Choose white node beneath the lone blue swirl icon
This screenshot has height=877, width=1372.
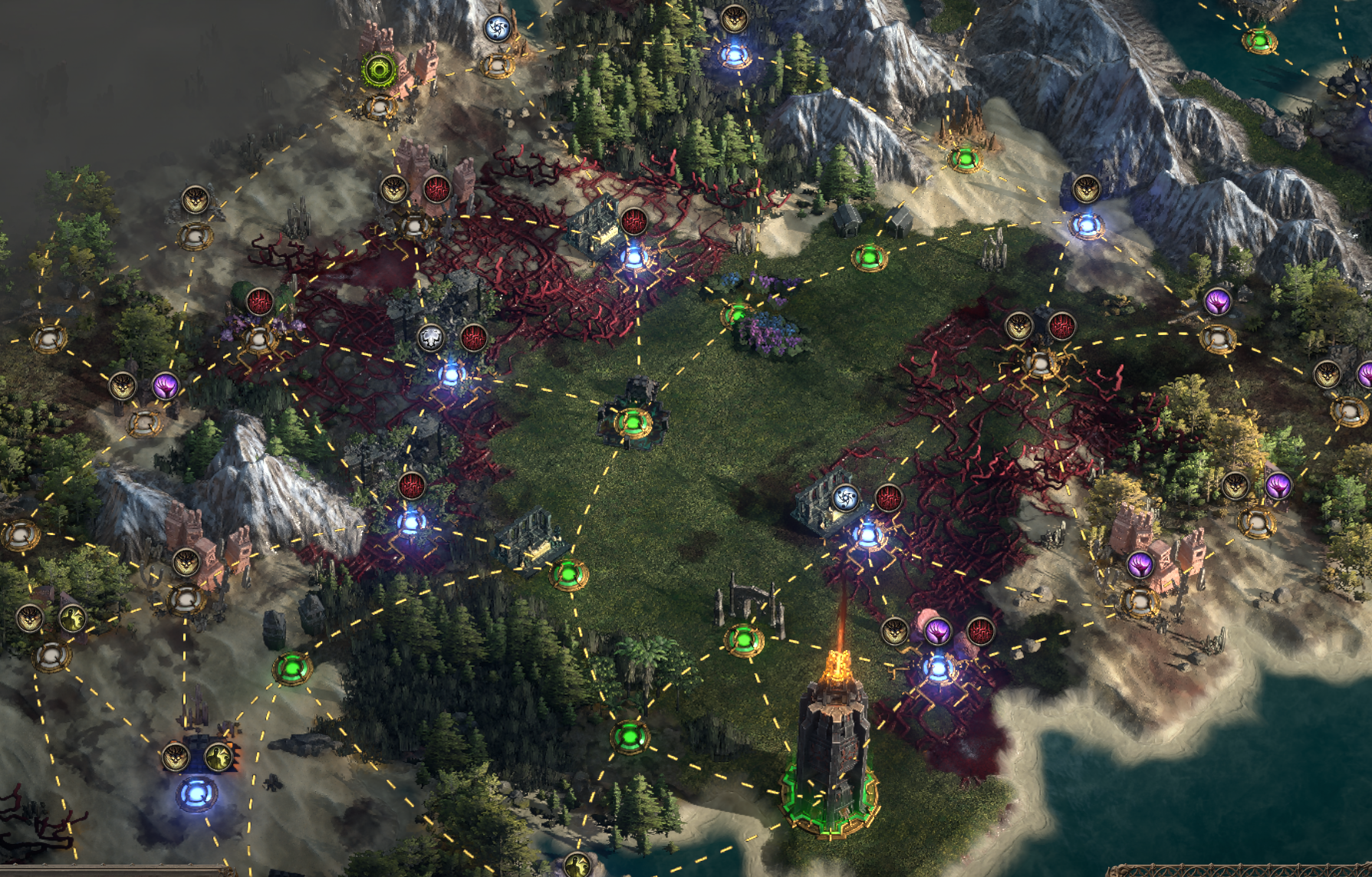(498, 66)
